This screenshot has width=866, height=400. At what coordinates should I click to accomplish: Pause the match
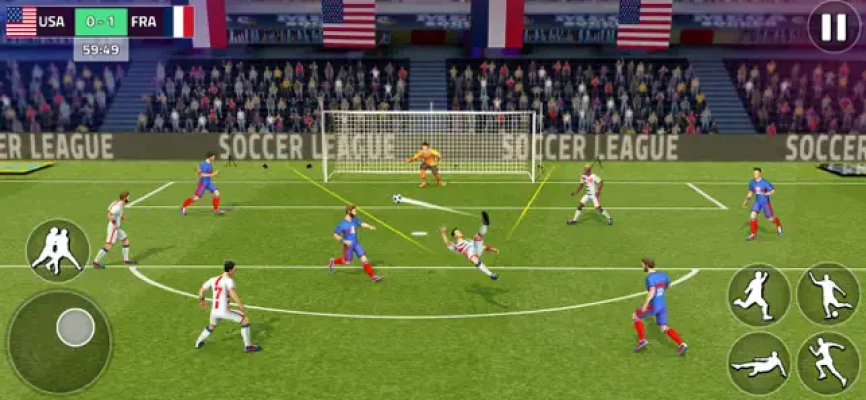[833, 27]
